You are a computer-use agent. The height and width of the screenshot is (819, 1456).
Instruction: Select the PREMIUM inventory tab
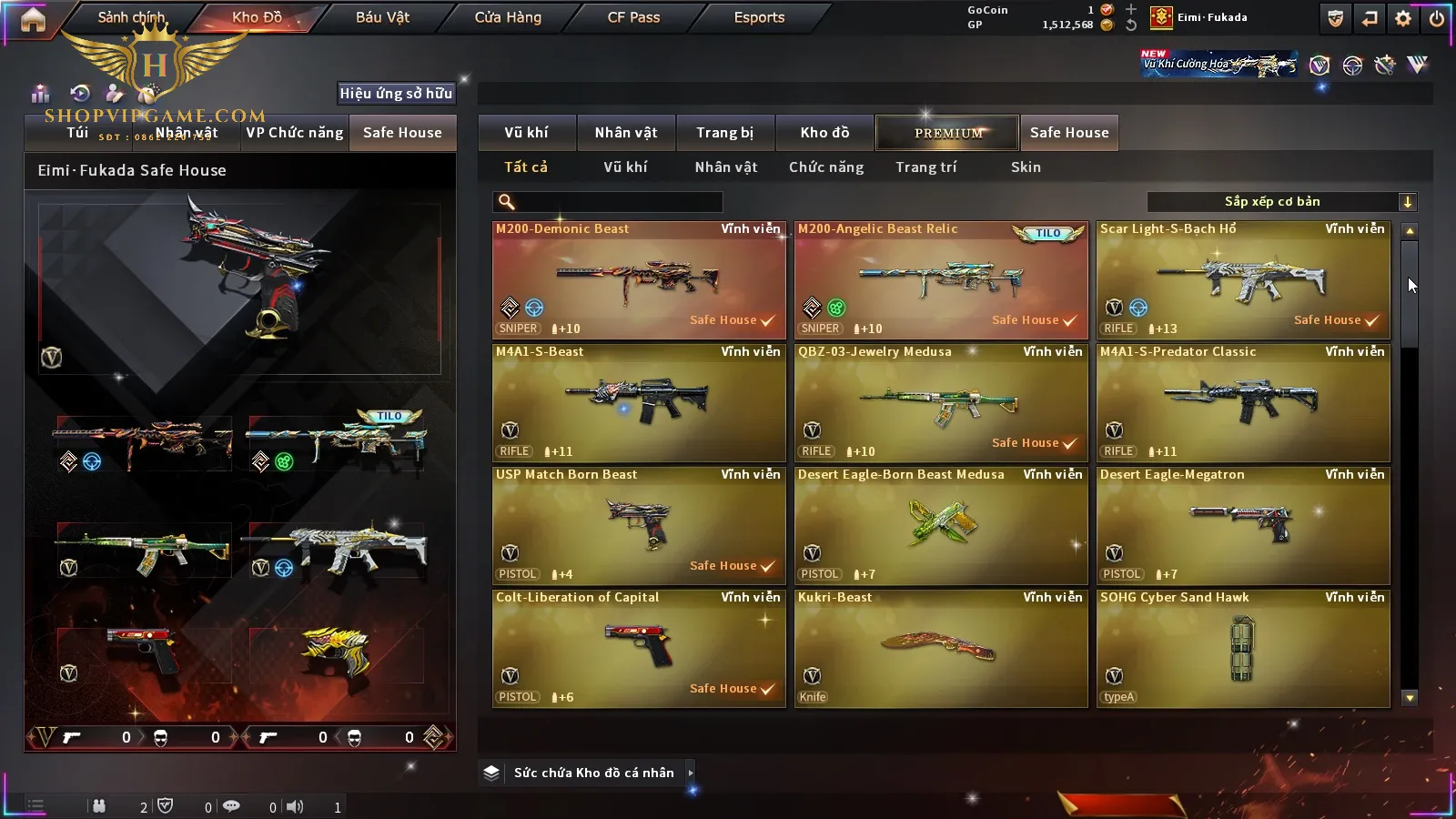pos(948,133)
